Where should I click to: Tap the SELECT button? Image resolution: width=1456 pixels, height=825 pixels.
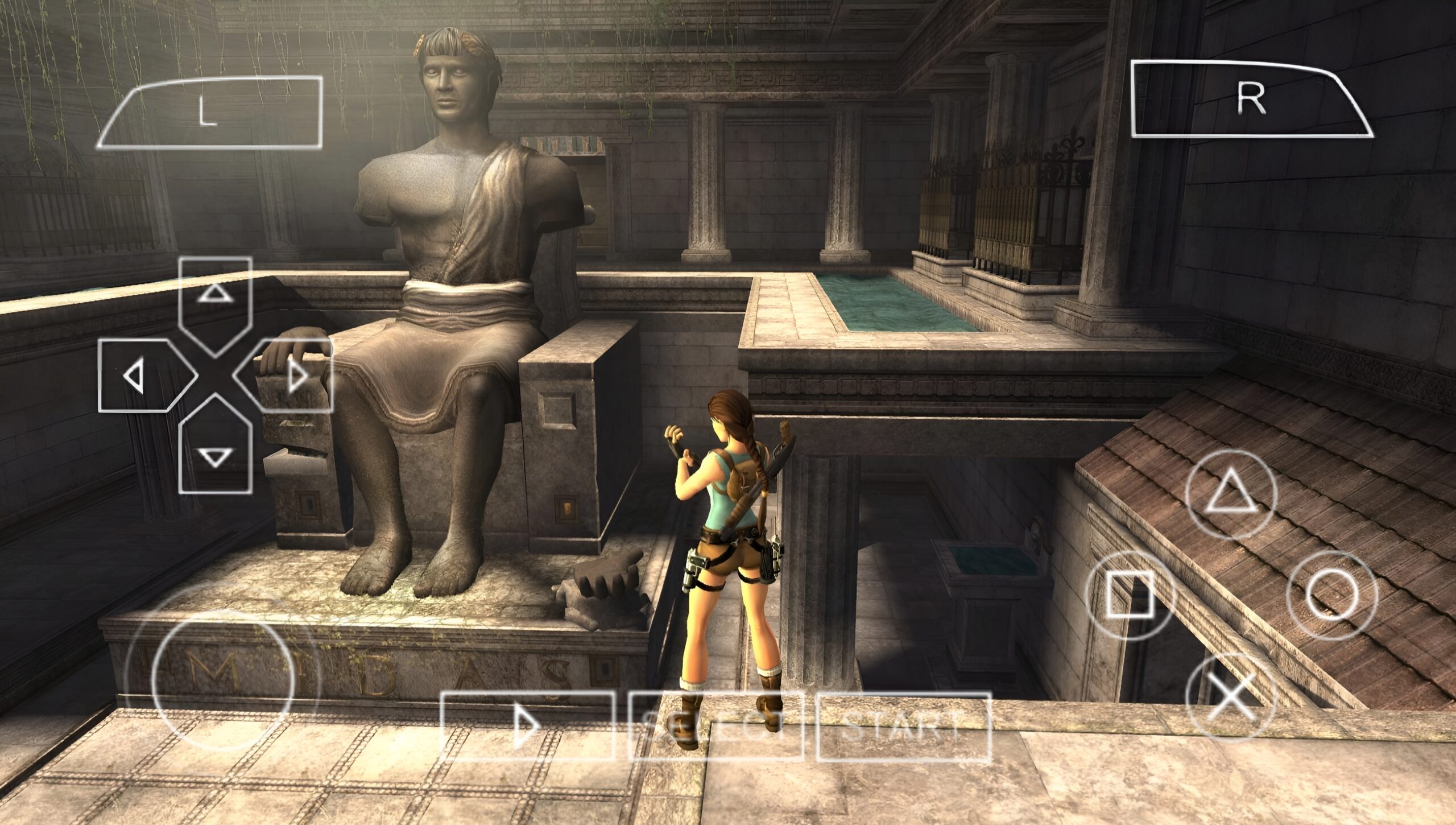(x=715, y=726)
